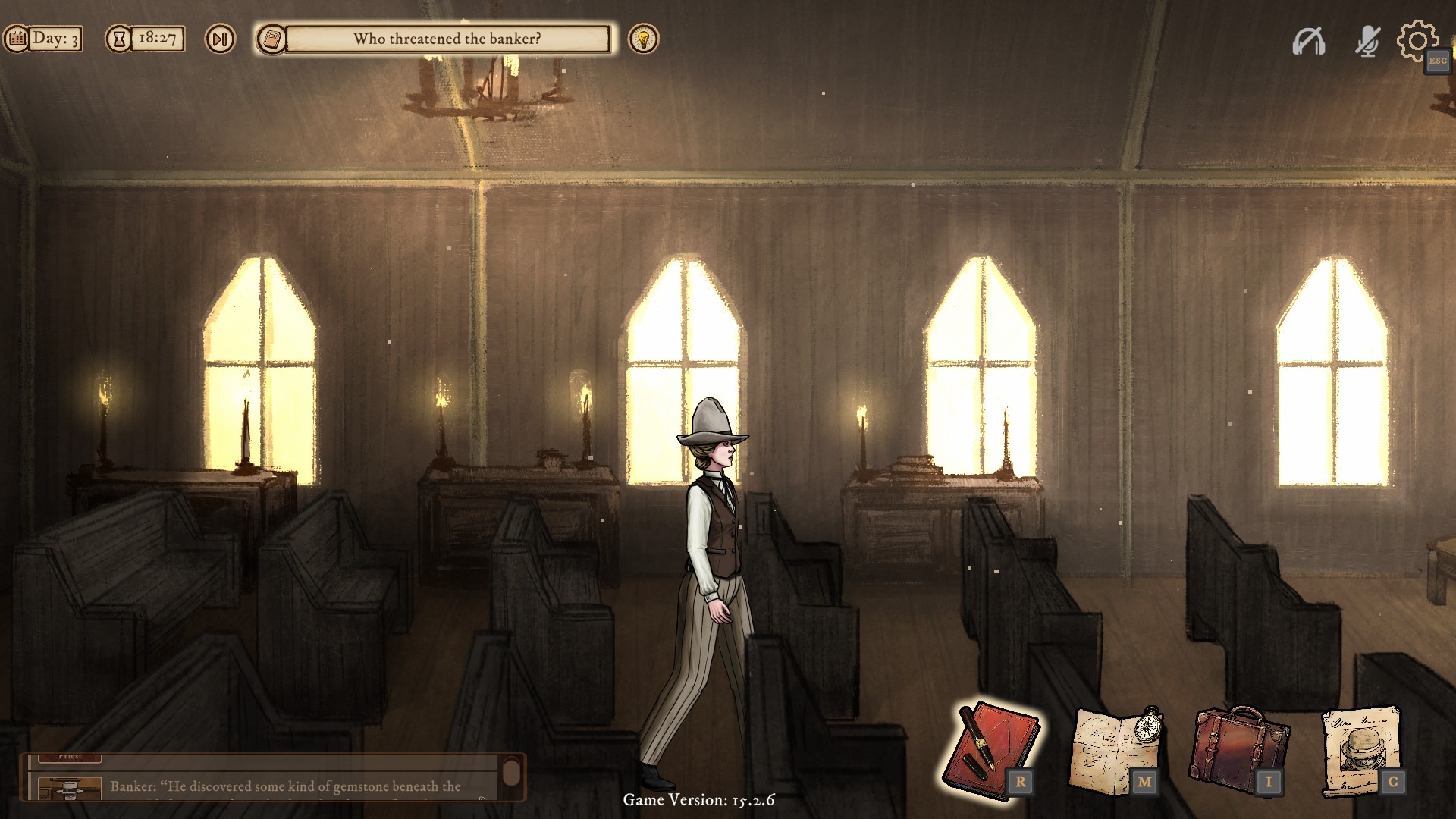1456x819 pixels.
Task: Open the 'Who threatened the banker?' objective
Action: (x=447, y=39)
